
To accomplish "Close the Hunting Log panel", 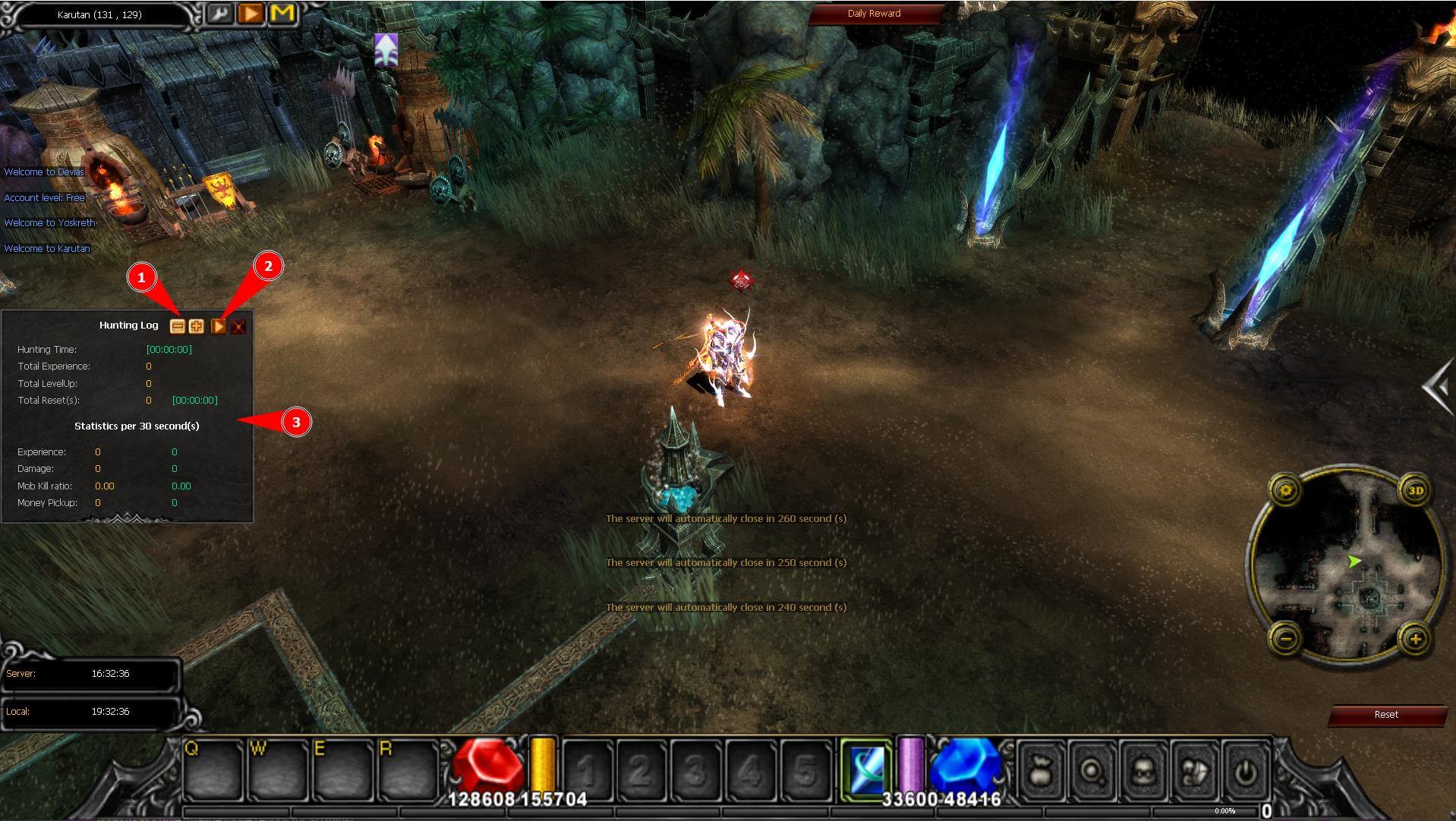I will click(x=238, y=326).
